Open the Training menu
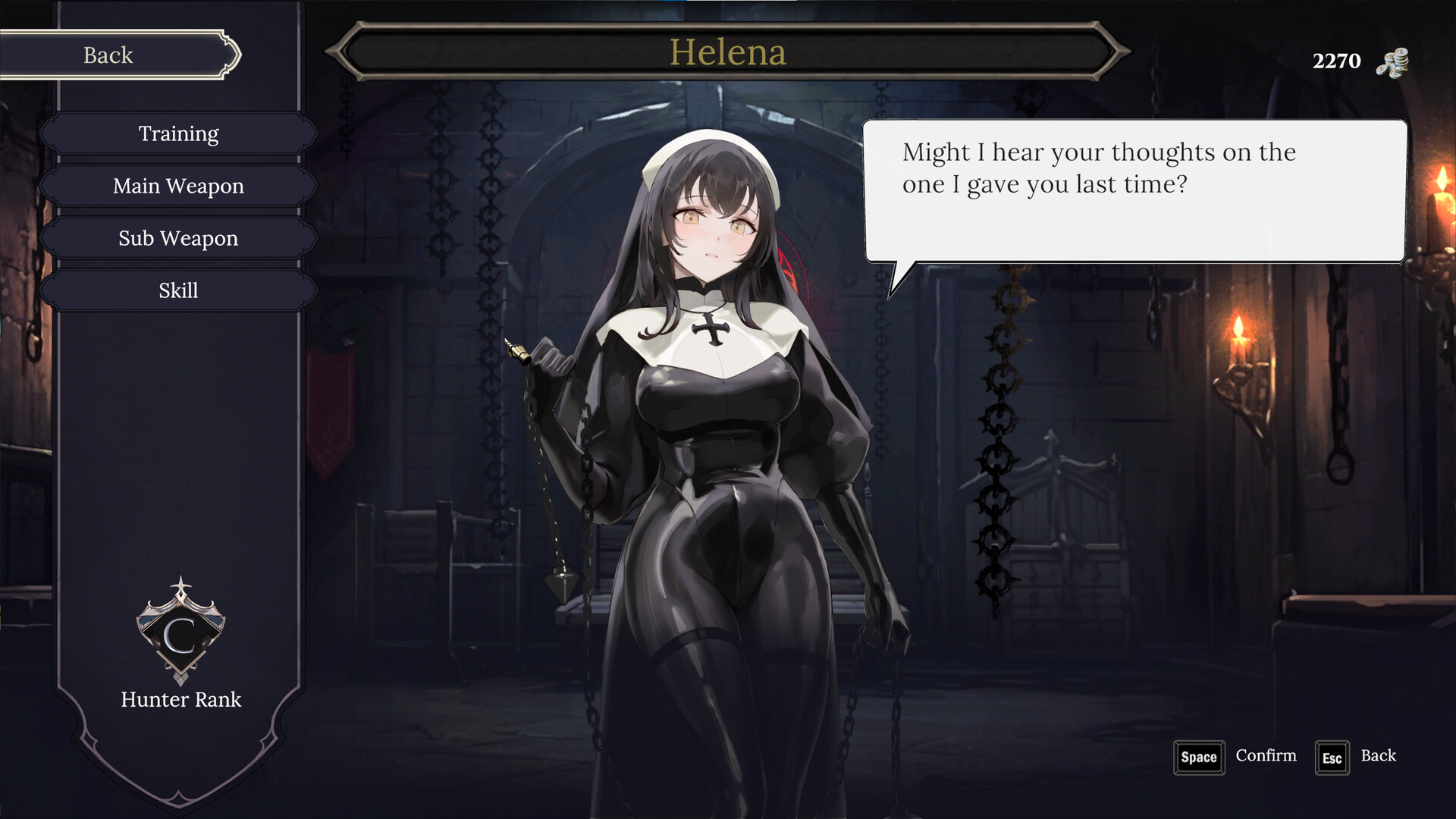1456x819 pixels. [x=178, y=134]
